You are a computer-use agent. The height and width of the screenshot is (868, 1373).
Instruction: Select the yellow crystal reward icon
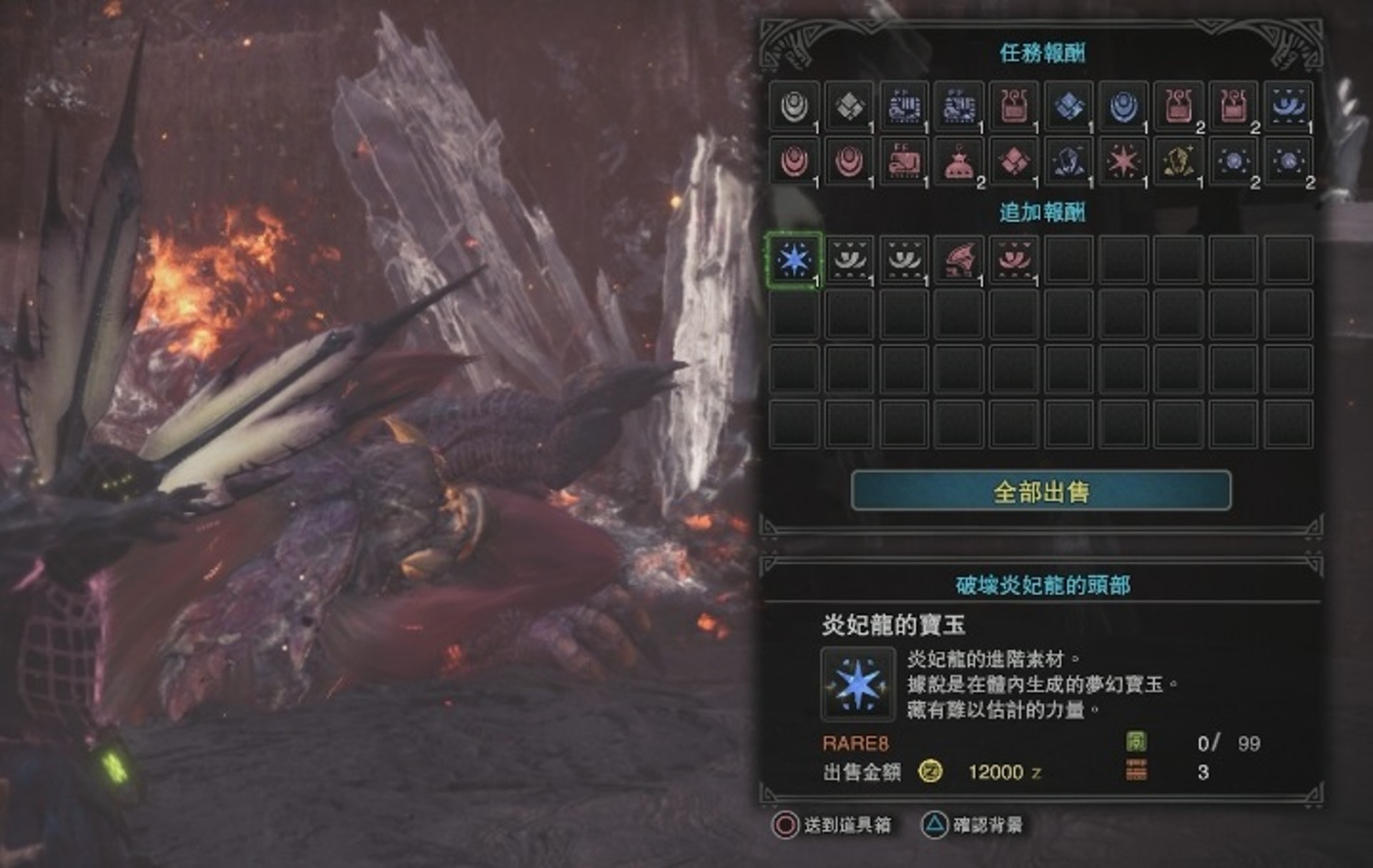click(x=1178, y=162)
